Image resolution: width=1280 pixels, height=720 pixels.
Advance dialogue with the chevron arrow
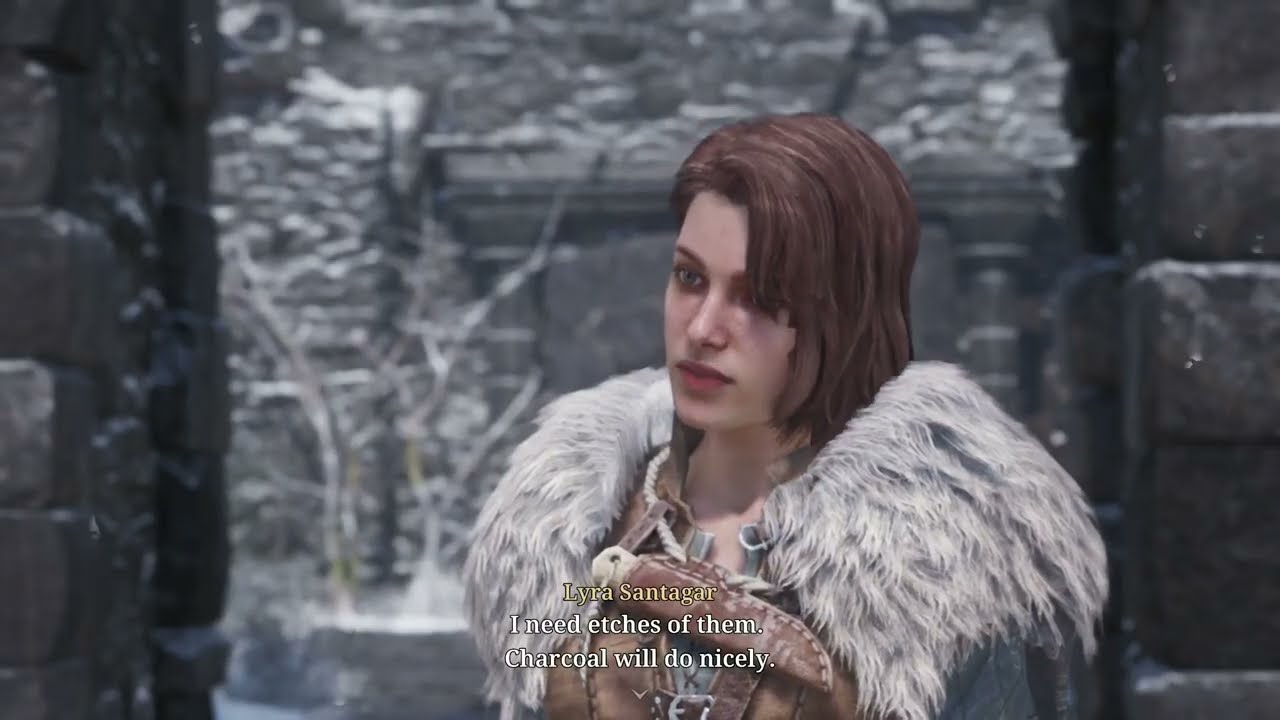639,692
